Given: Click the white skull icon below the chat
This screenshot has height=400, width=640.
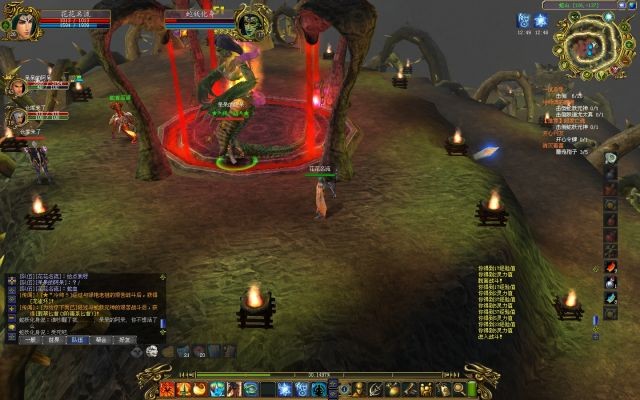Looking at the screenshot, I should click(152, 350).
